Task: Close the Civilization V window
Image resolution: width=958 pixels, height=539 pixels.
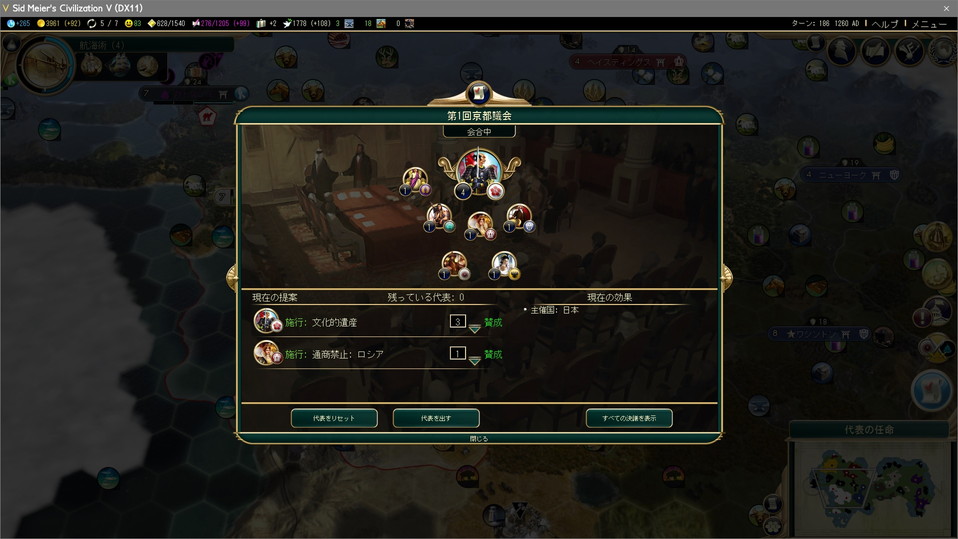Action: tap(946, 8)
